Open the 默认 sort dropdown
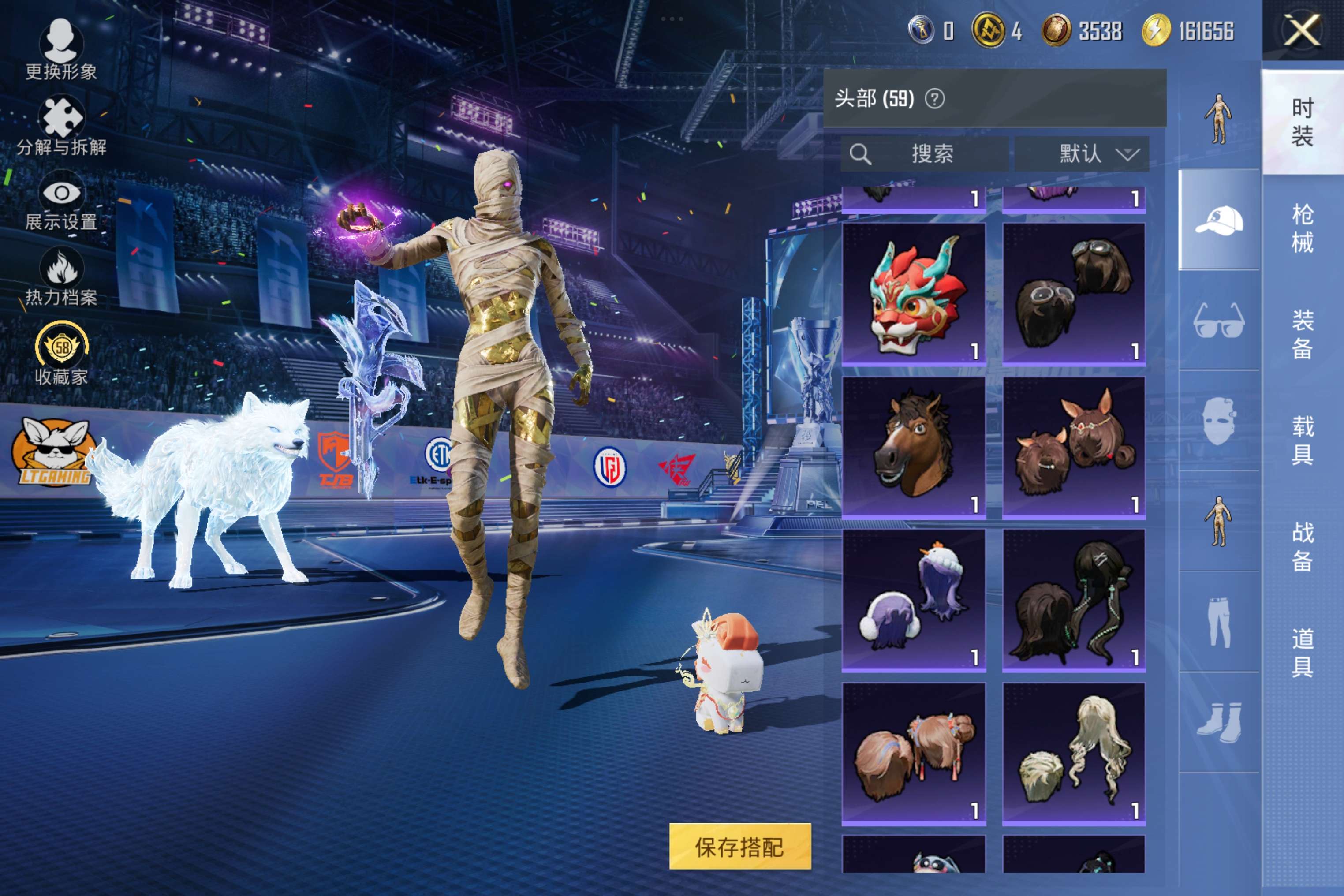1344x896 pixels. [1082, 154]
